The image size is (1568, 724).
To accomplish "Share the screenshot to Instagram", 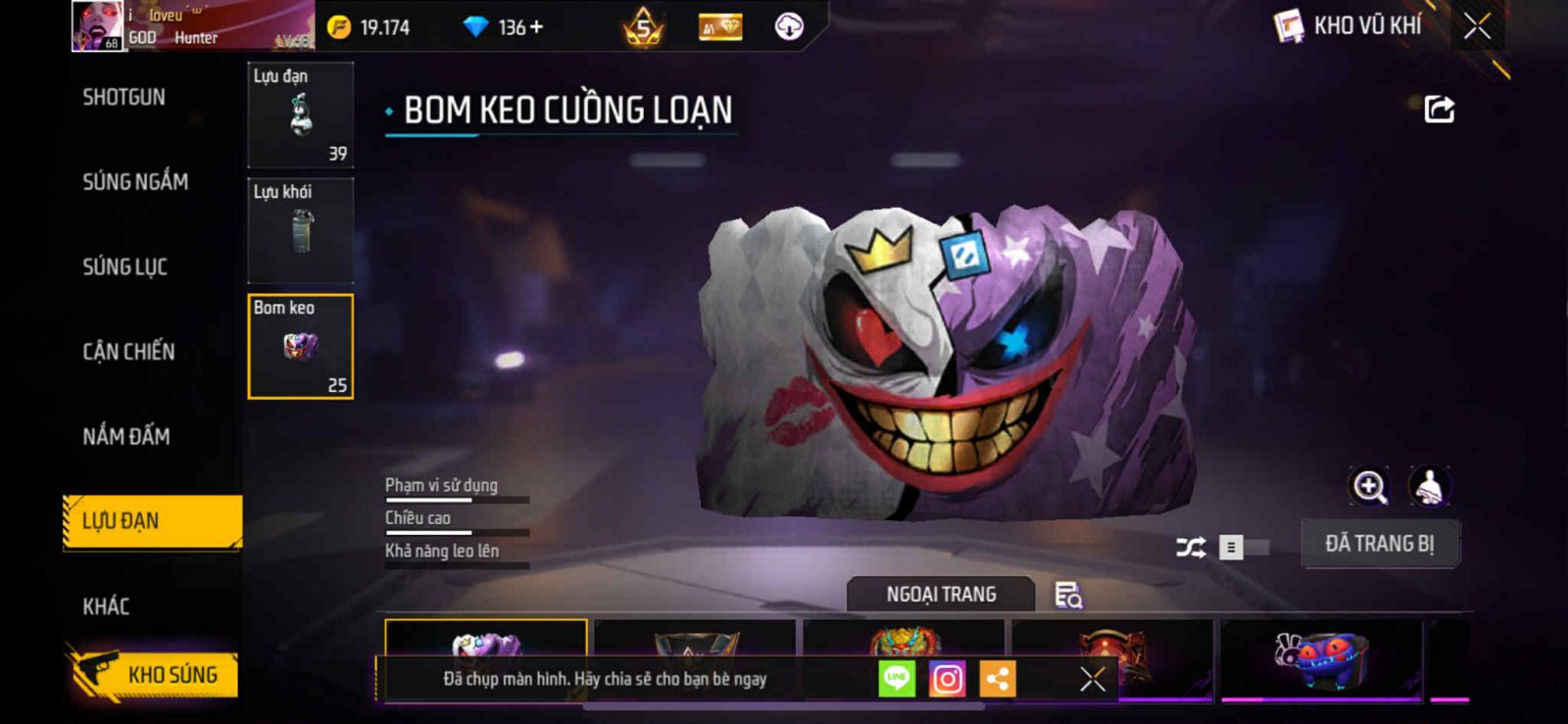I will [x=947, y=678].
